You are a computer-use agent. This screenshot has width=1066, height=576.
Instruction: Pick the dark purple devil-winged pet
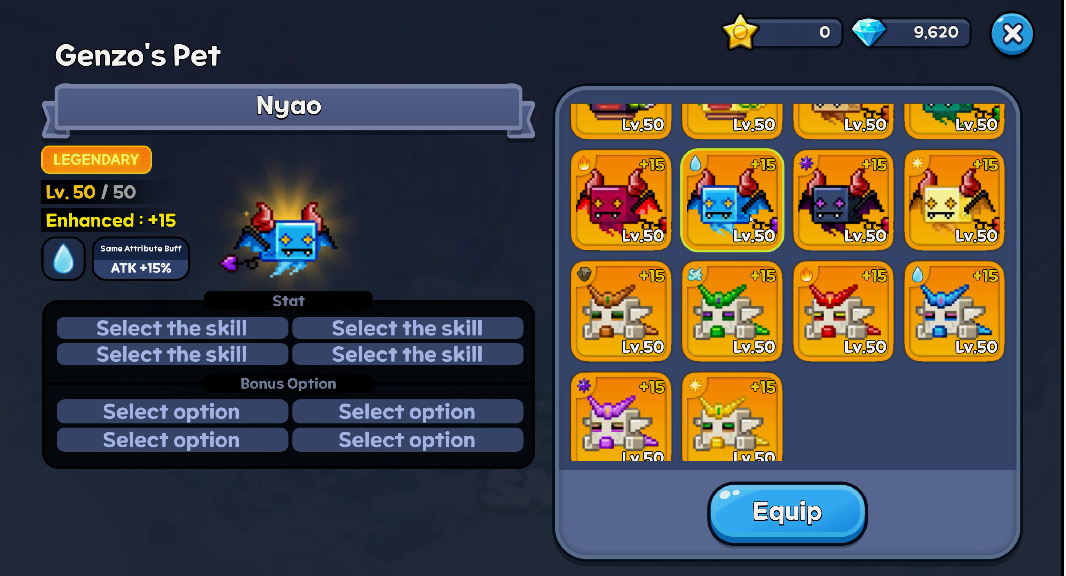[843, 200]
